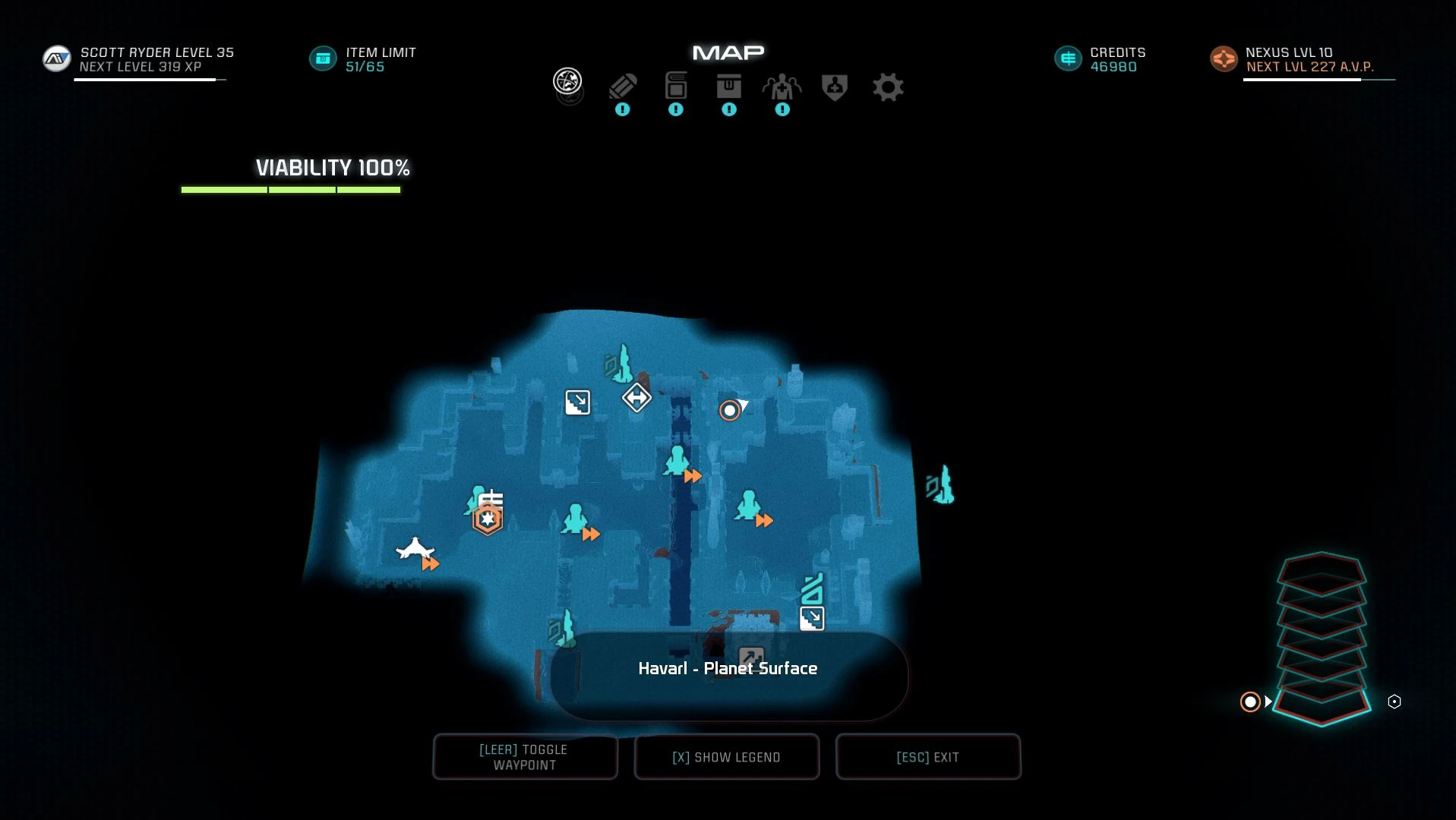Select the player location marker on the map
1456x820 pixels.
[x=730, y=411]
